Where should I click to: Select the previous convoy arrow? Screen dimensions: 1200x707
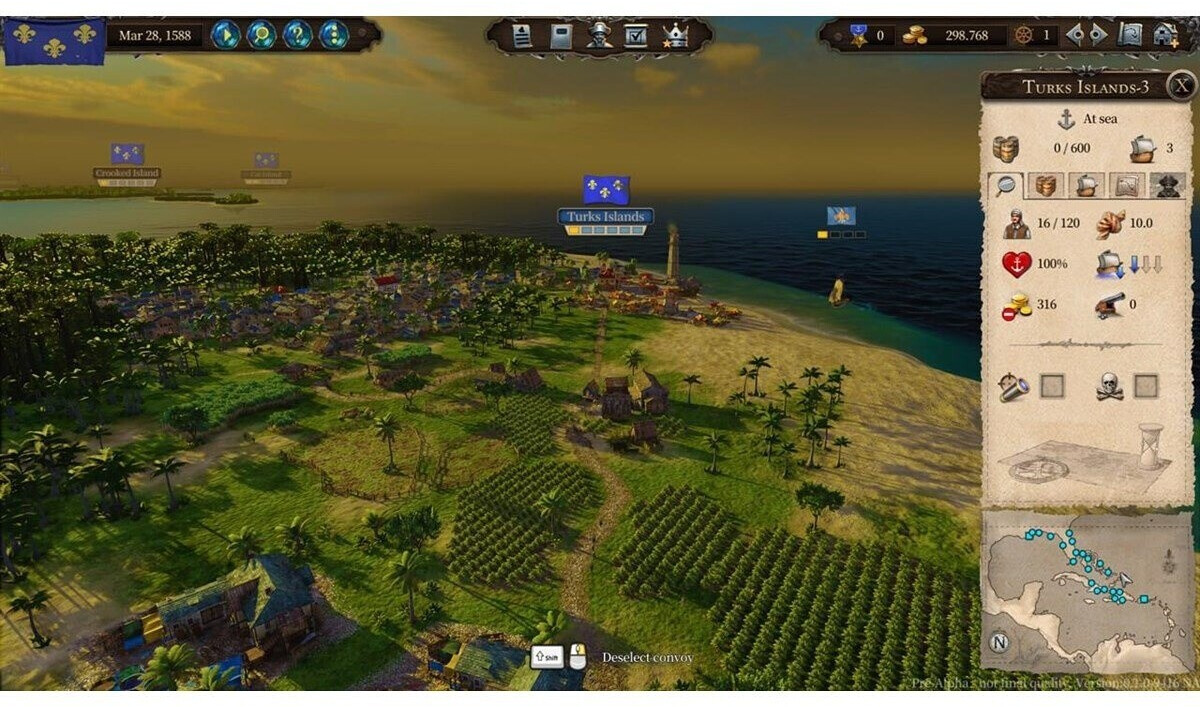tap(1075, 35)
